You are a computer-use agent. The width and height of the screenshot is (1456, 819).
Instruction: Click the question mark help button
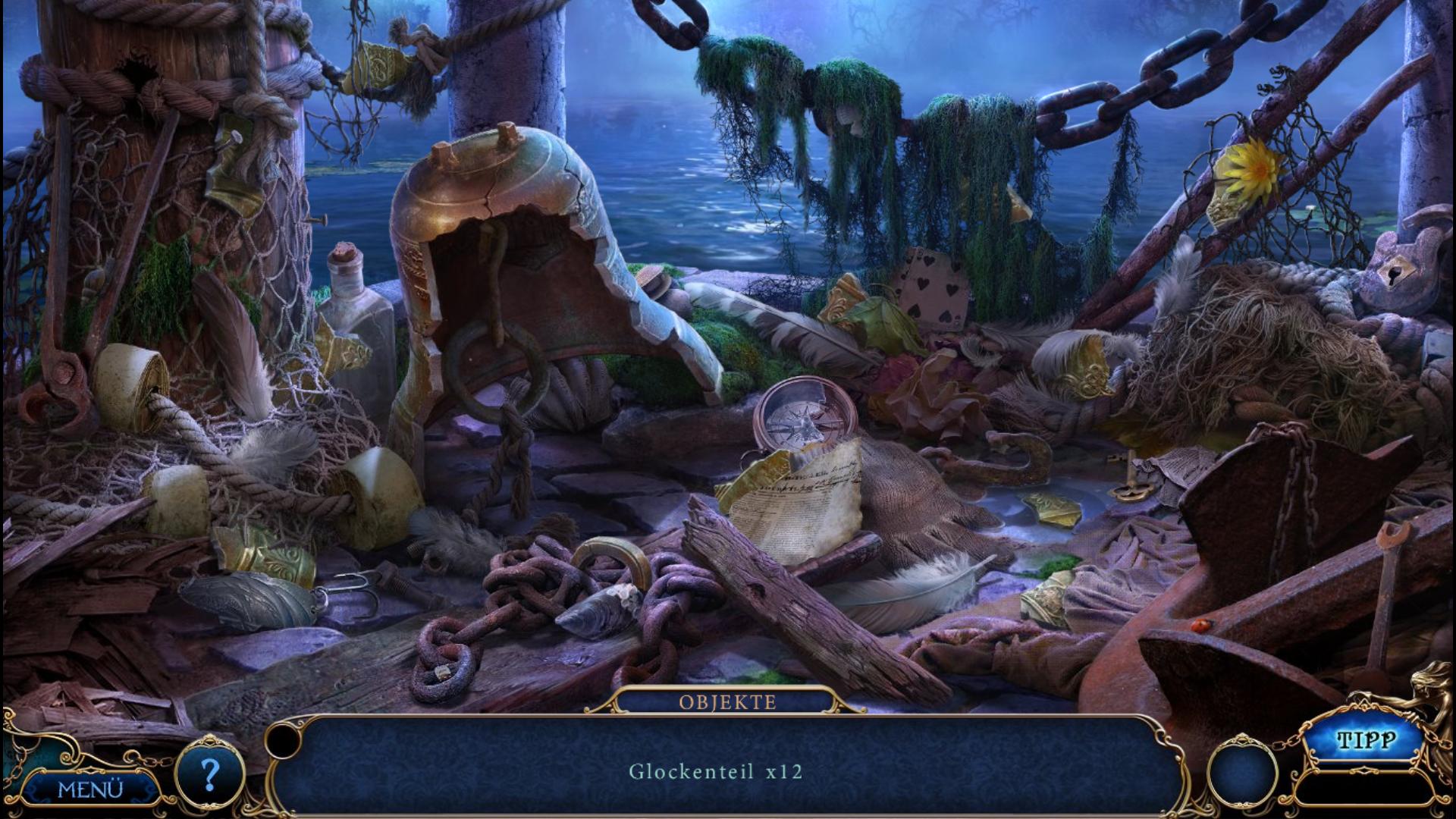point(210,774)
